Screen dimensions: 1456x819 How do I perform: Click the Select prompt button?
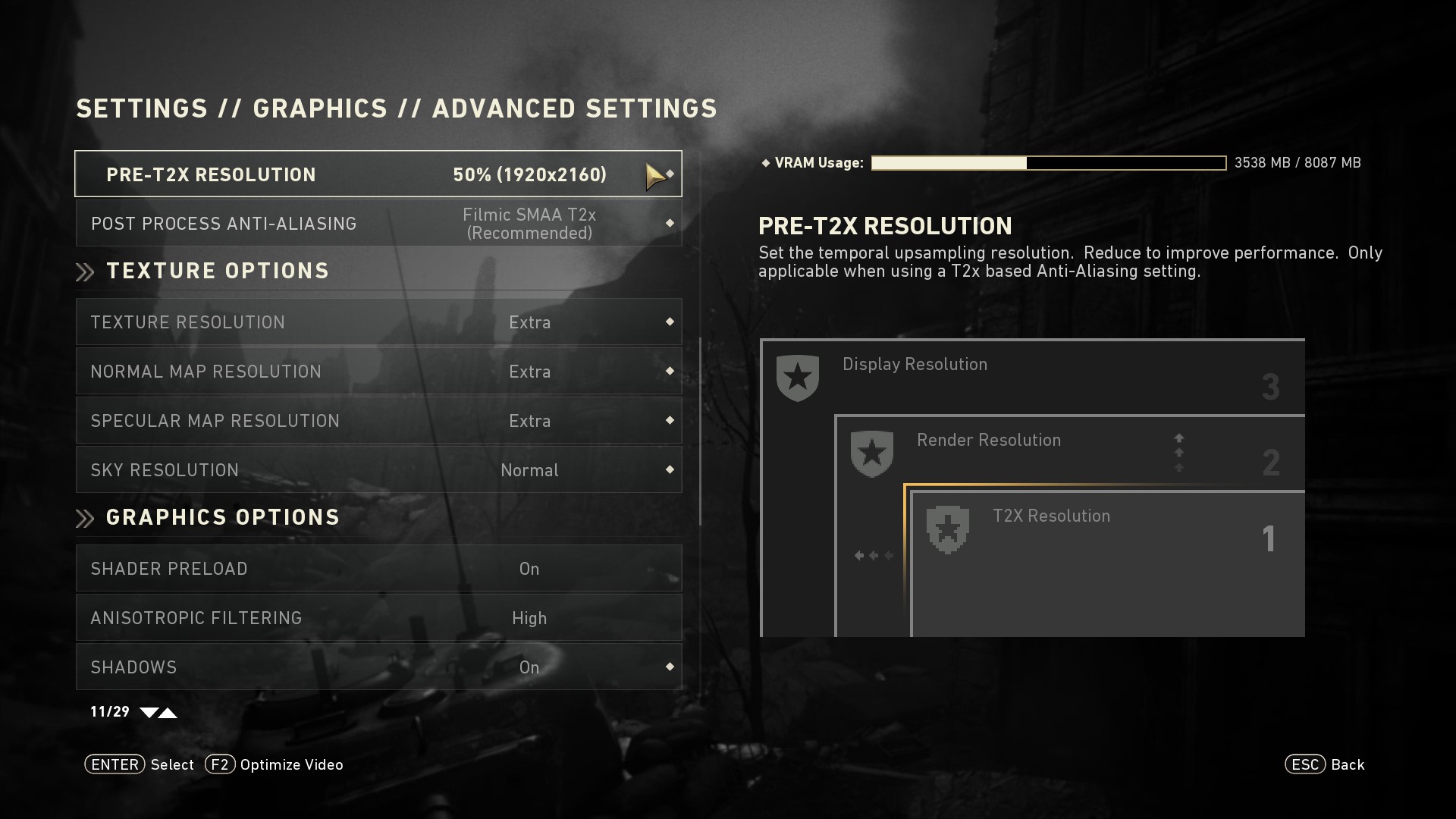pos(140,764)
